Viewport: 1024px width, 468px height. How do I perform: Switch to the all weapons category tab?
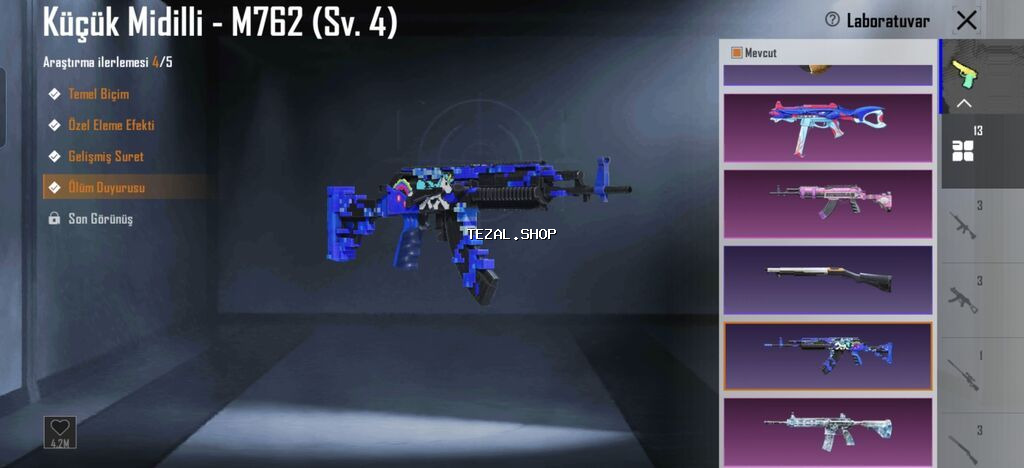[x=965, y=150]
